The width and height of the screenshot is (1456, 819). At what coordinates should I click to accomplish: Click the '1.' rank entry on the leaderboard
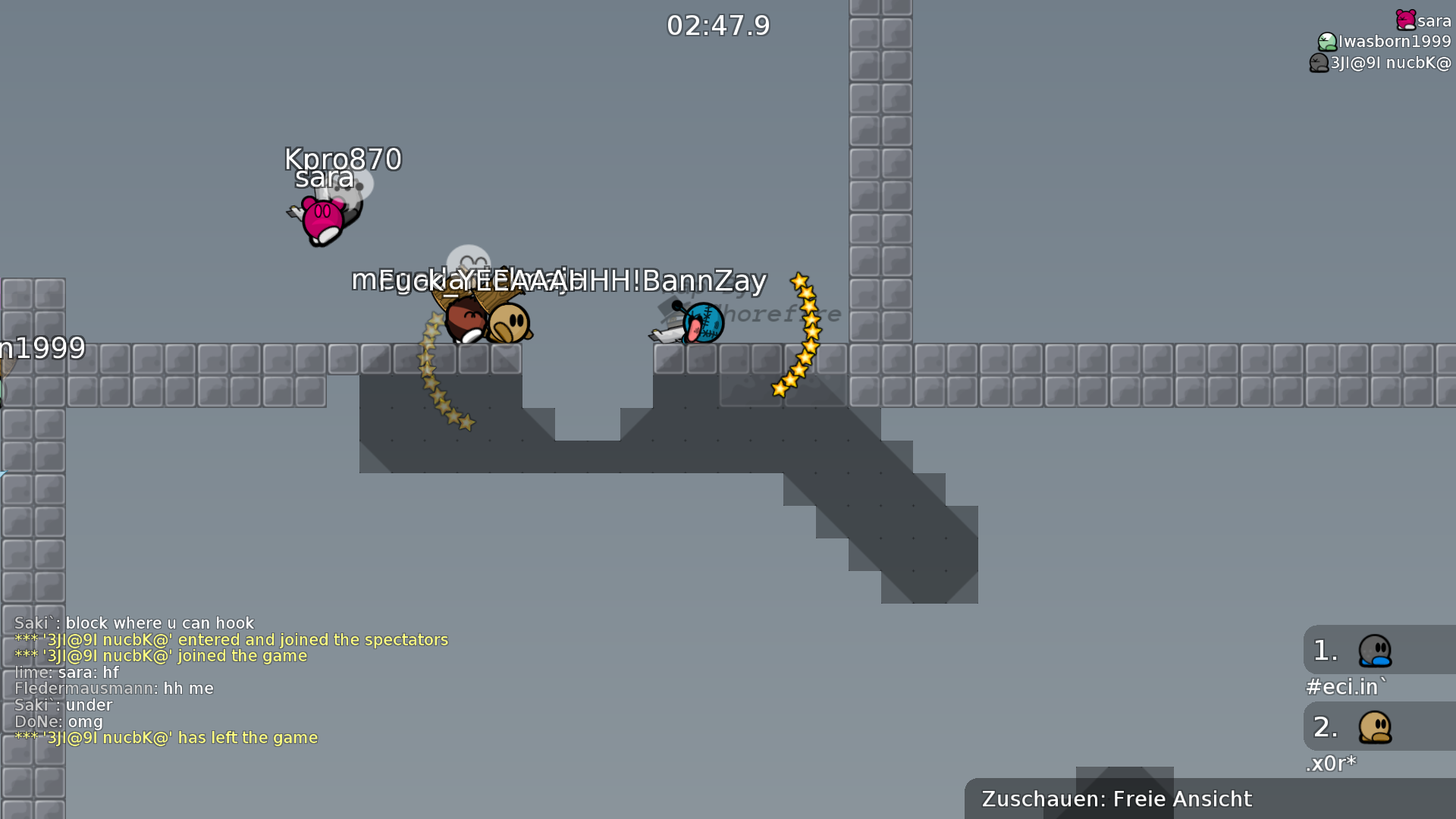(x=1325, y=651)
